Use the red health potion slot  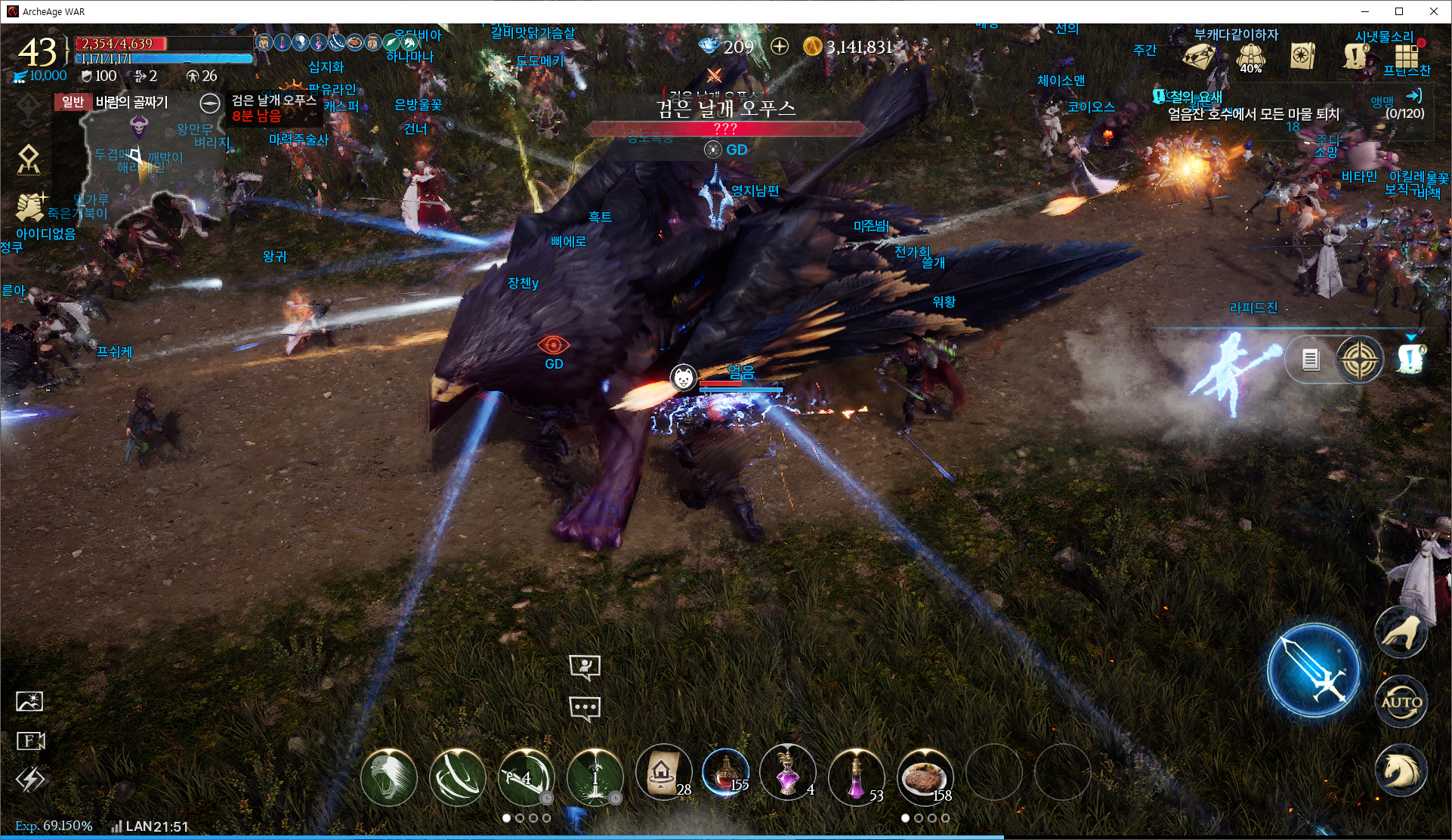coord(725,774)
